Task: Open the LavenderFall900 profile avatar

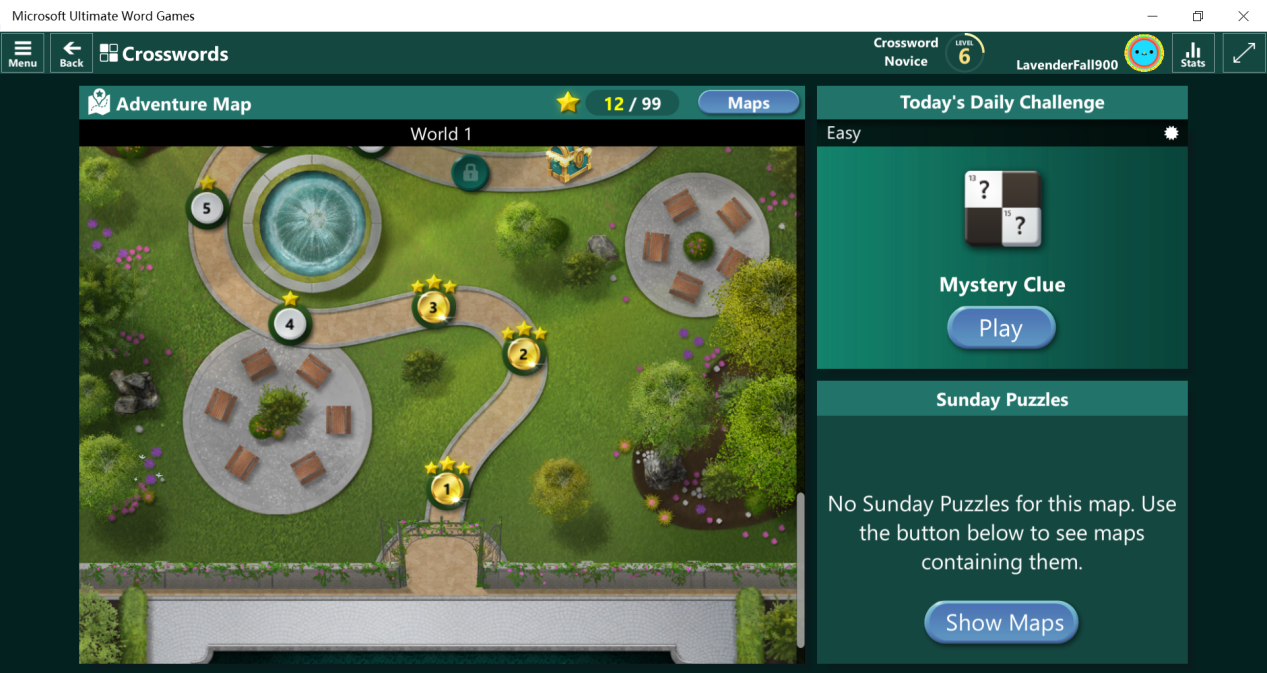Action: point(1143,53)
